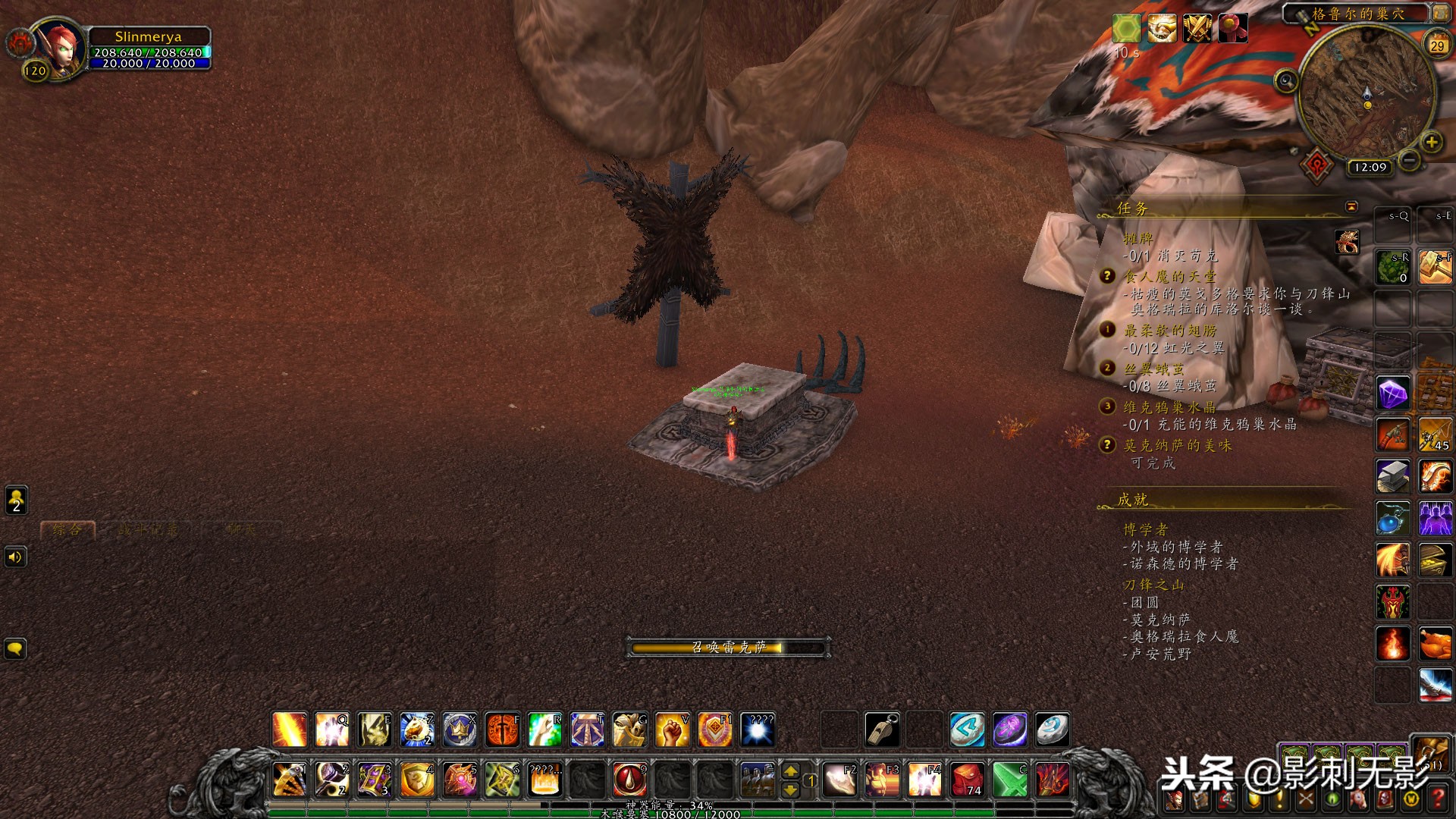The image size is (1456, 819).
Task: Use the roasted chicken food item
Action: click(1435, 644)
